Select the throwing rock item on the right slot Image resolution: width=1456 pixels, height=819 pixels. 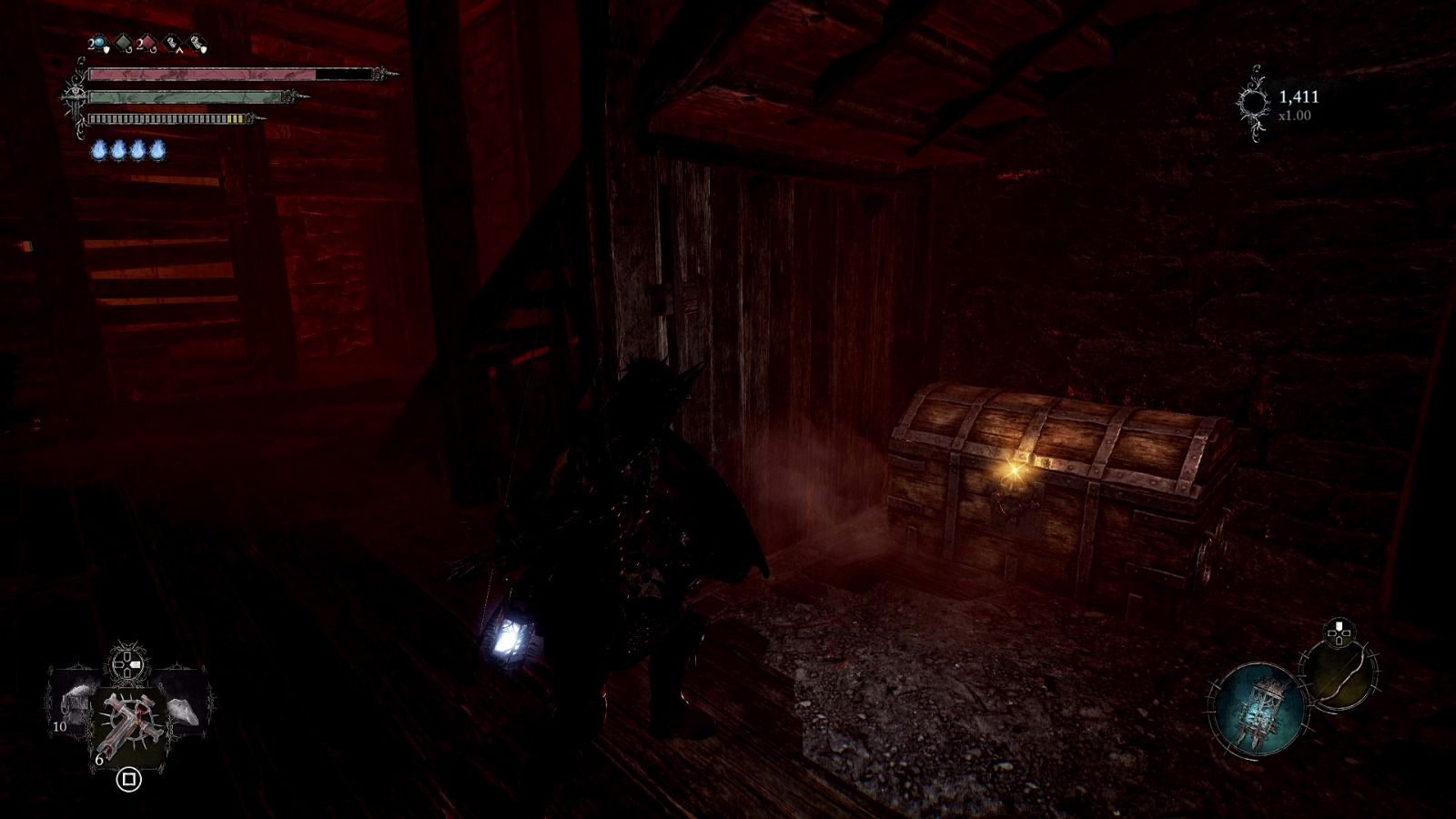[x=184, y=712]
